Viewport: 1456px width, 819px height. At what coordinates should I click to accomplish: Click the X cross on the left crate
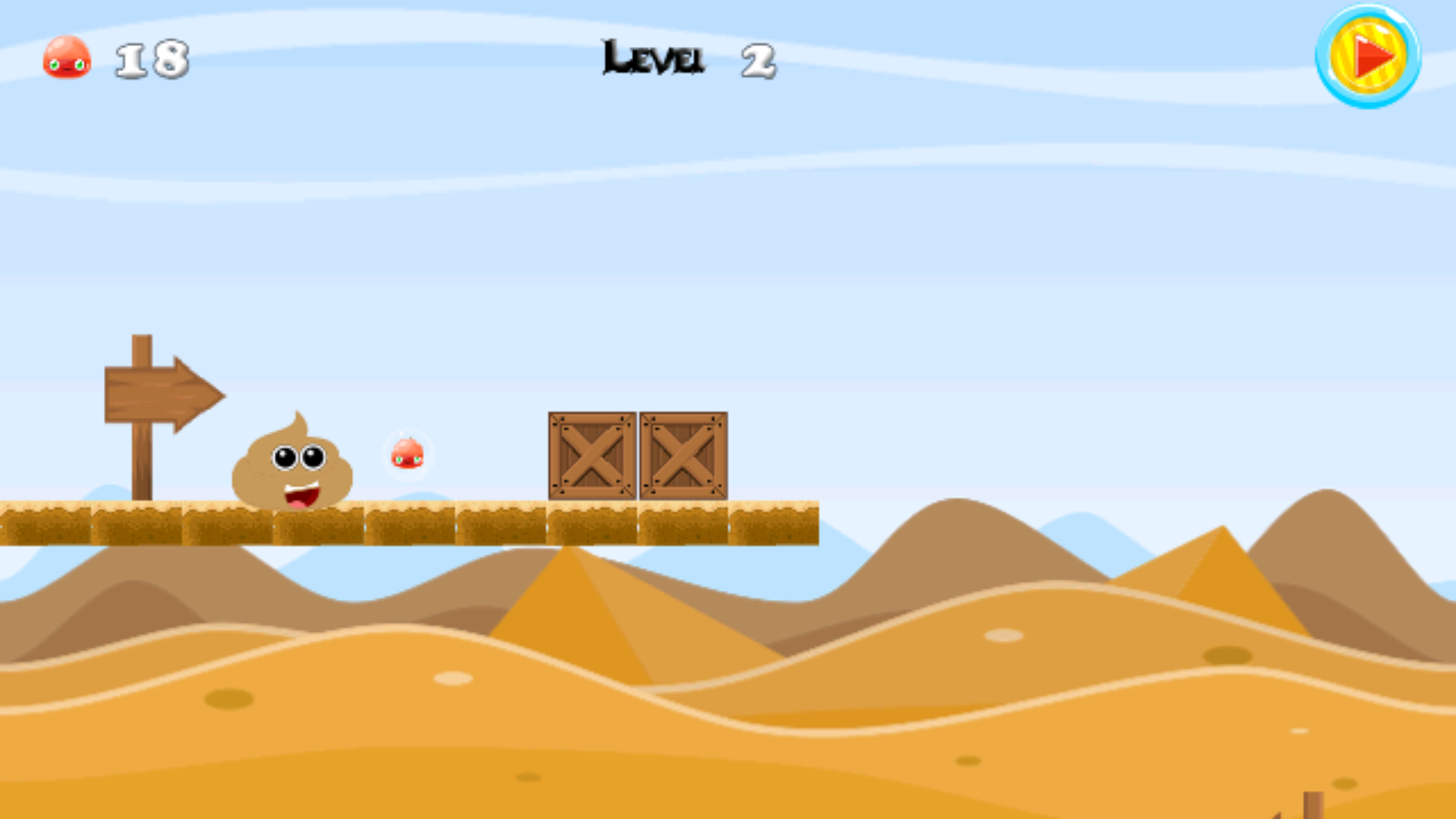pyautogui.click(x=591, y=457)
